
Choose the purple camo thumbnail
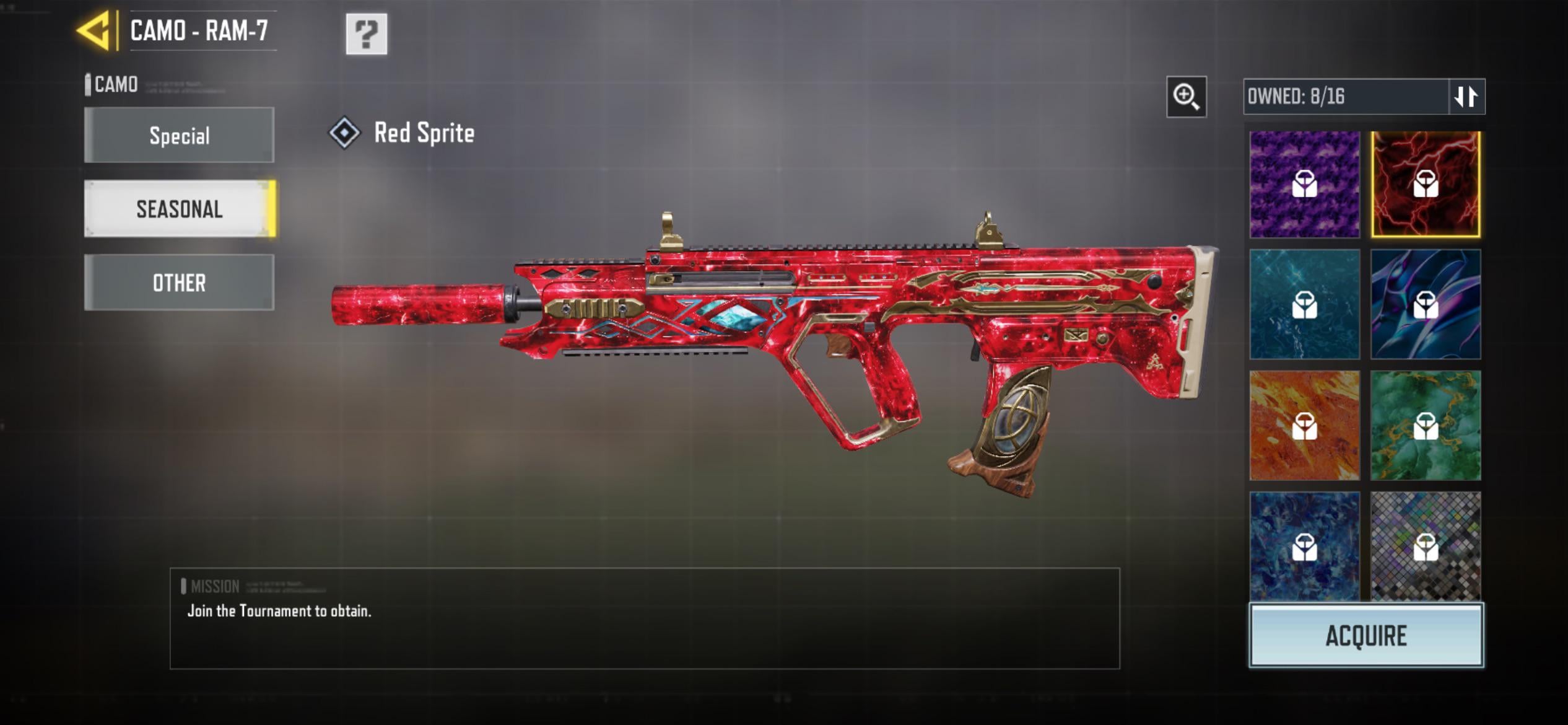1304,184
